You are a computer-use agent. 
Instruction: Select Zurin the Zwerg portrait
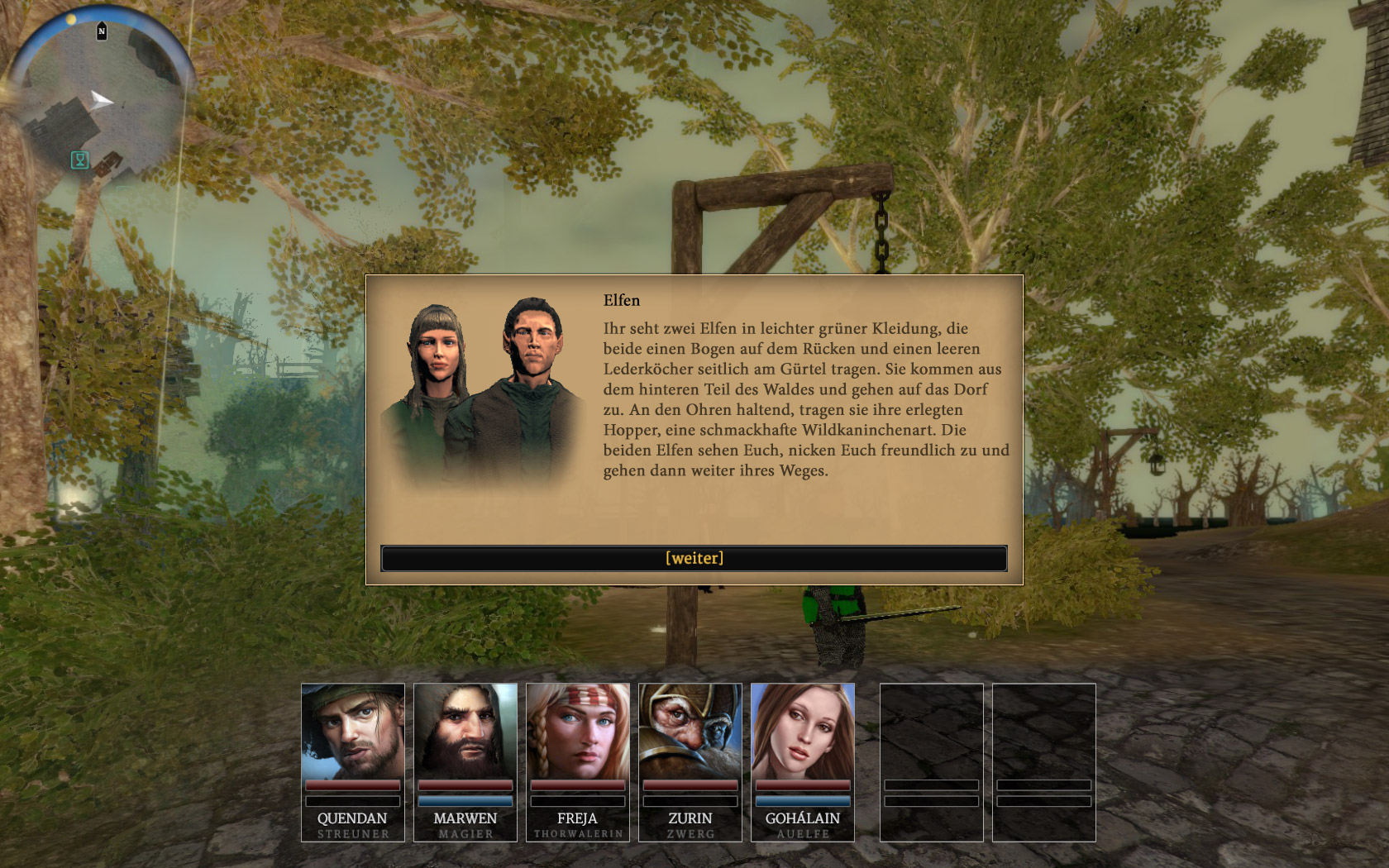click(x=690, y=732)
